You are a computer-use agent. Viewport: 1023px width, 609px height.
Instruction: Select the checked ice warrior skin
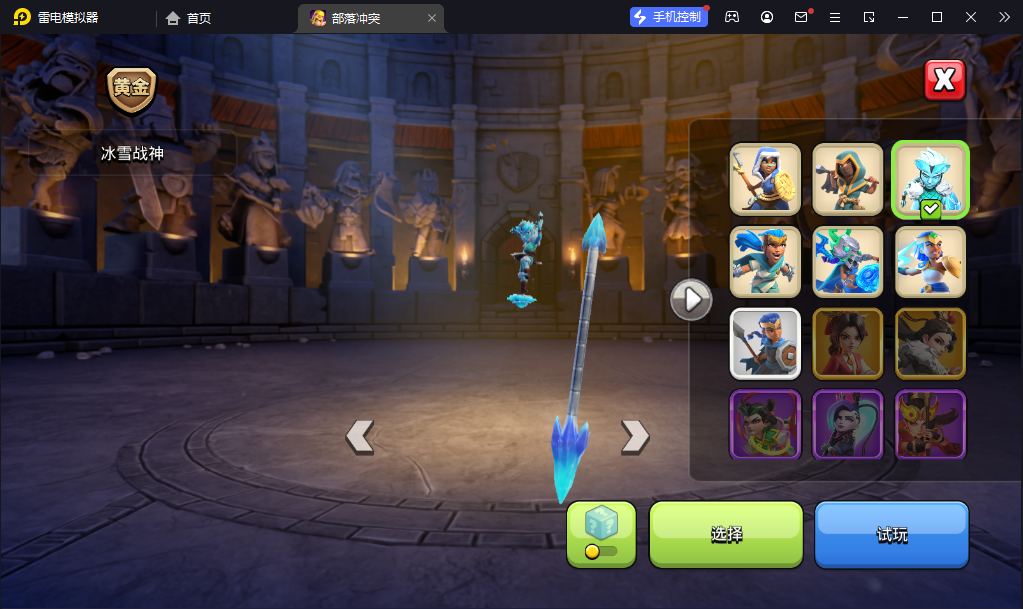click(930, 179)
